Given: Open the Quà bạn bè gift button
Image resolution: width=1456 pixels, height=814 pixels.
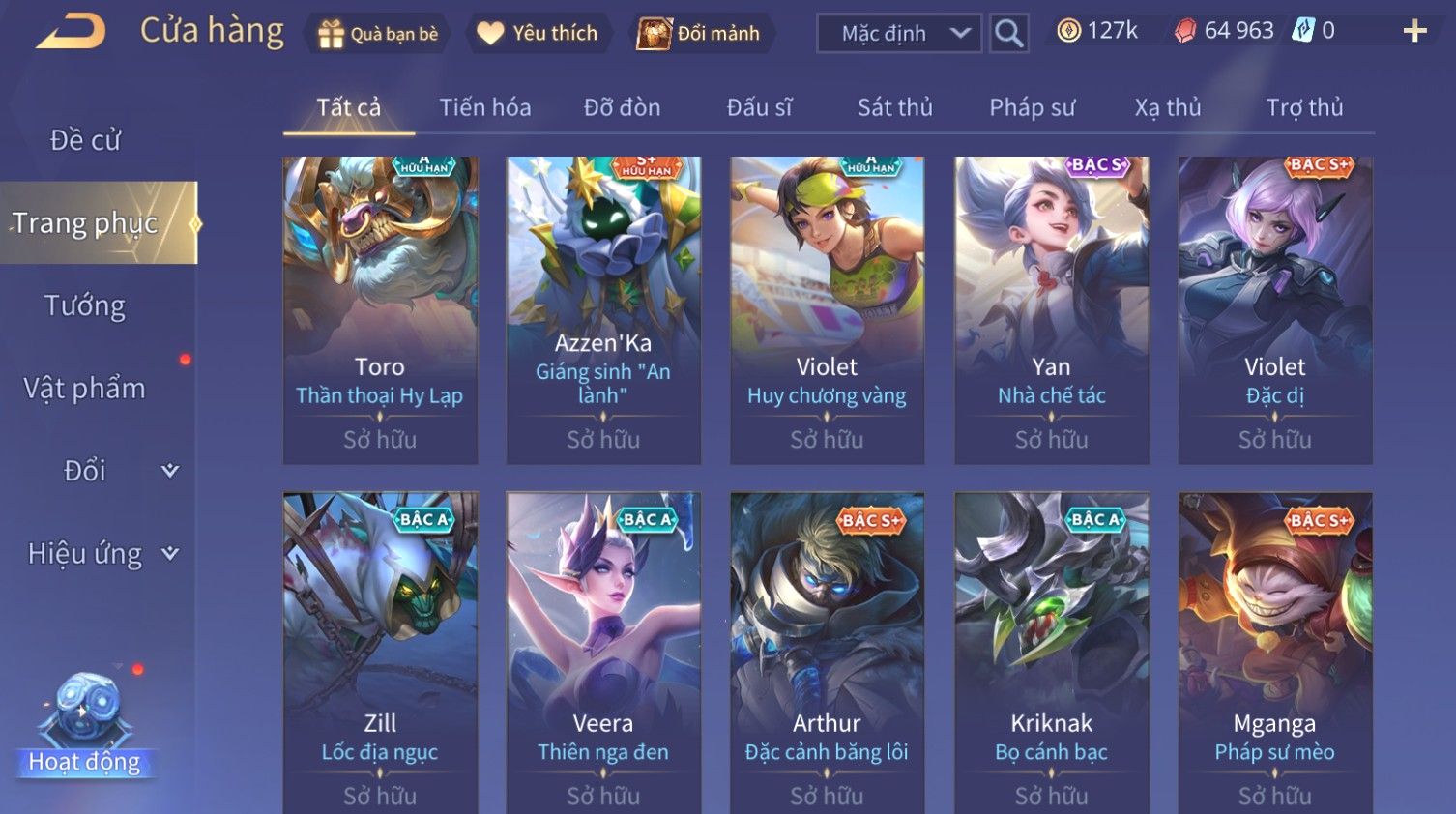Looking at the screenshot, I should (x=378, y=34).
